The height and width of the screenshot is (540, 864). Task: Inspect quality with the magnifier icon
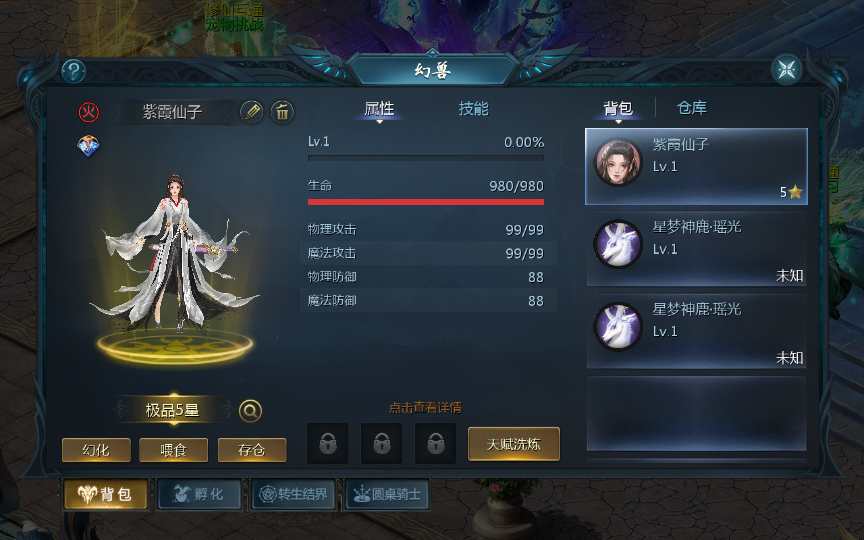click(250, 410)
